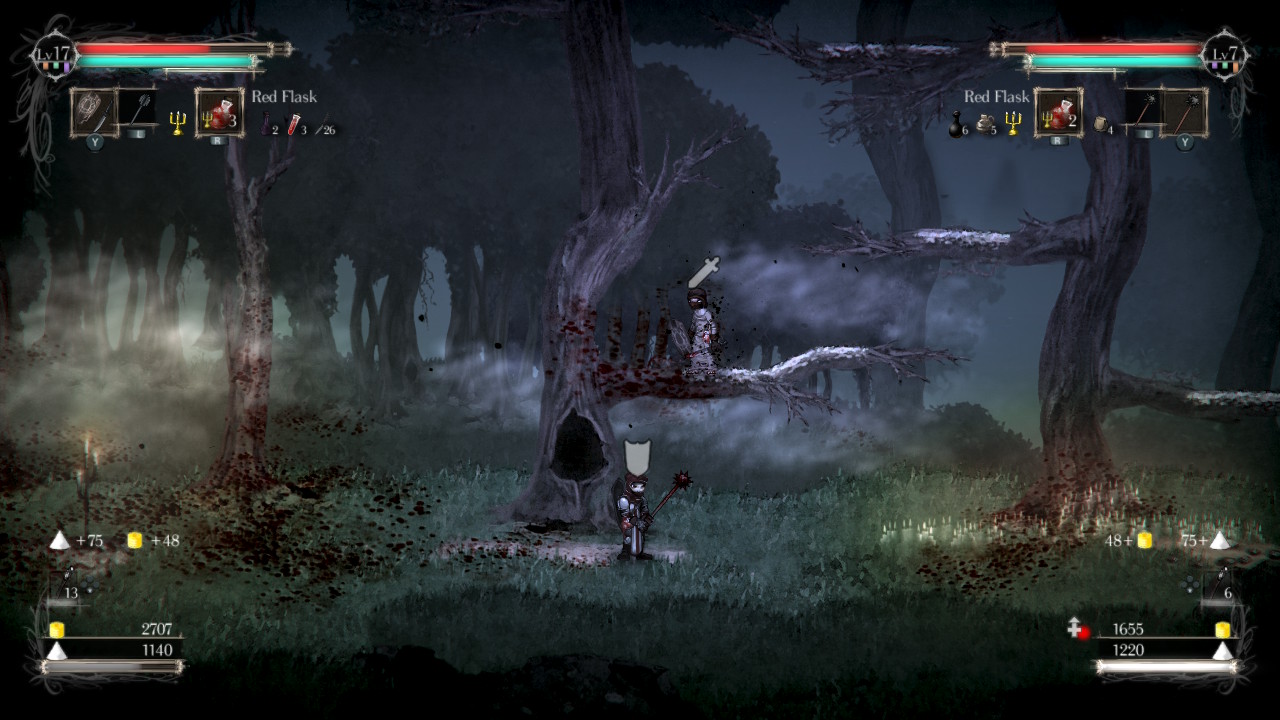Click the pouch item with count 4
The image size is (1280, 720).
coord(1102,124)
